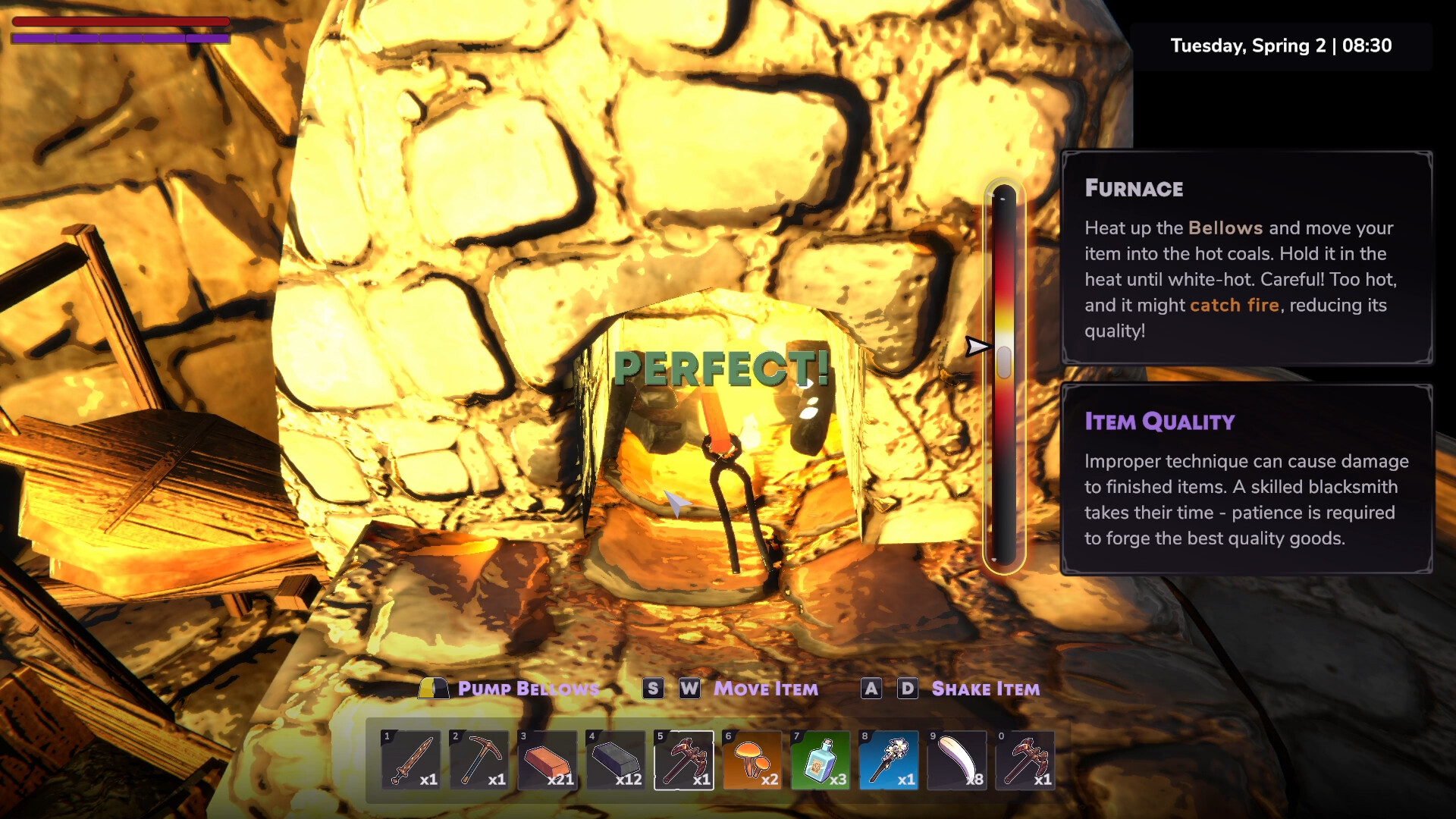This screenshot has width=1456, height=819.
Task: Select the hammer in hotbar slot 5
Action: click(683, 761)
